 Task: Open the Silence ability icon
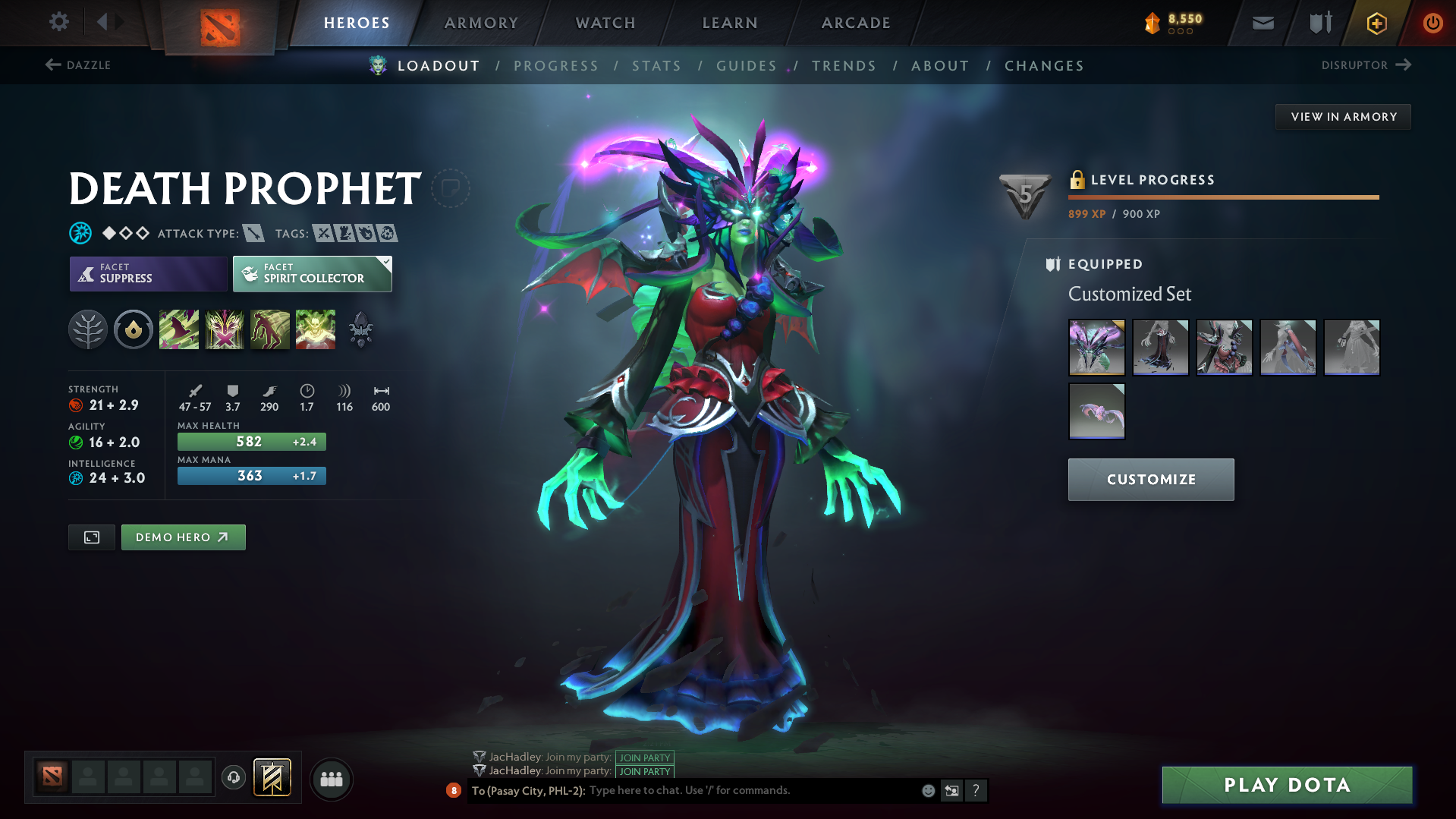click(x=225, y=329)
